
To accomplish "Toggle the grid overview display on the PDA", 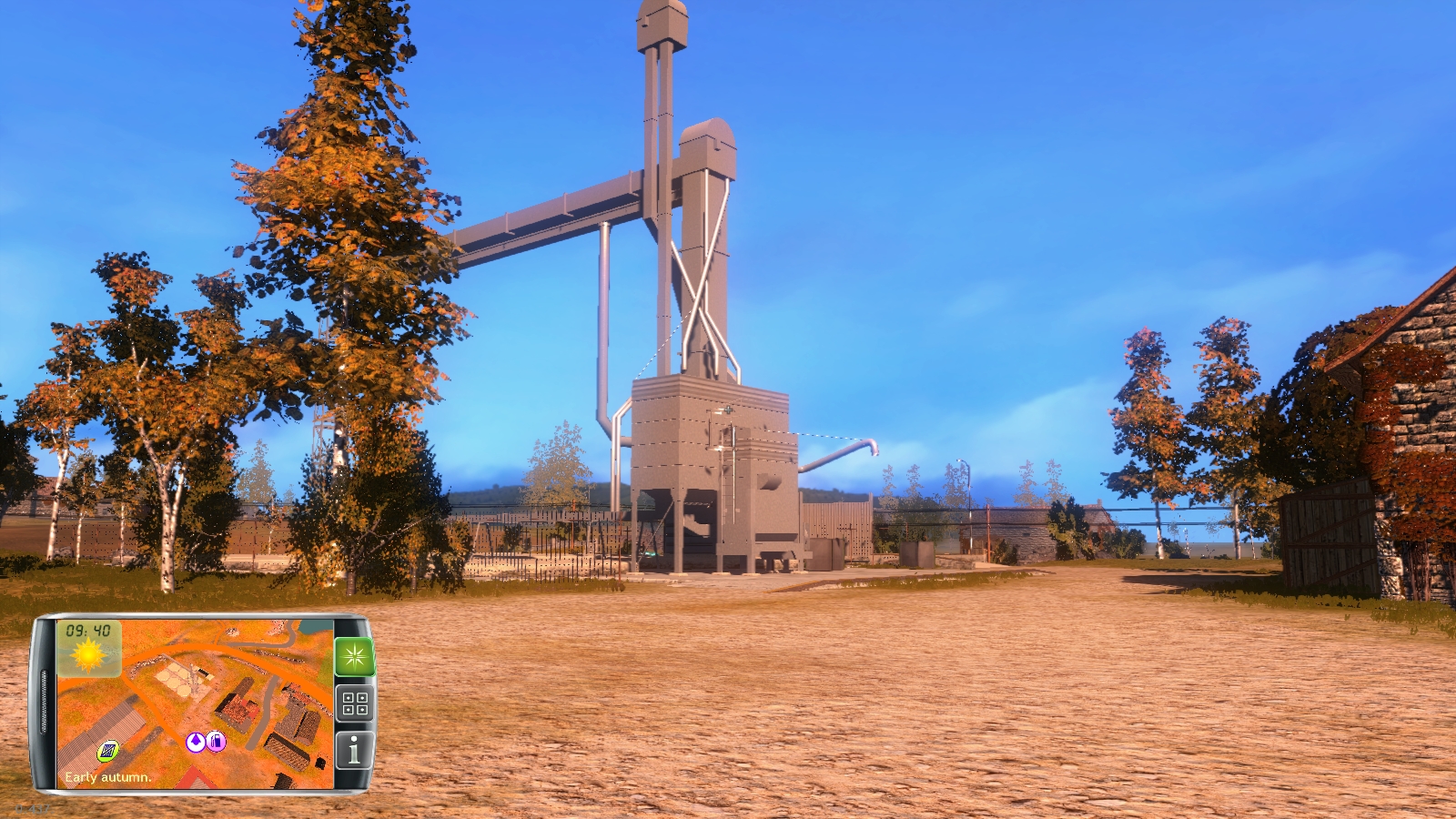I will point(353,704).
